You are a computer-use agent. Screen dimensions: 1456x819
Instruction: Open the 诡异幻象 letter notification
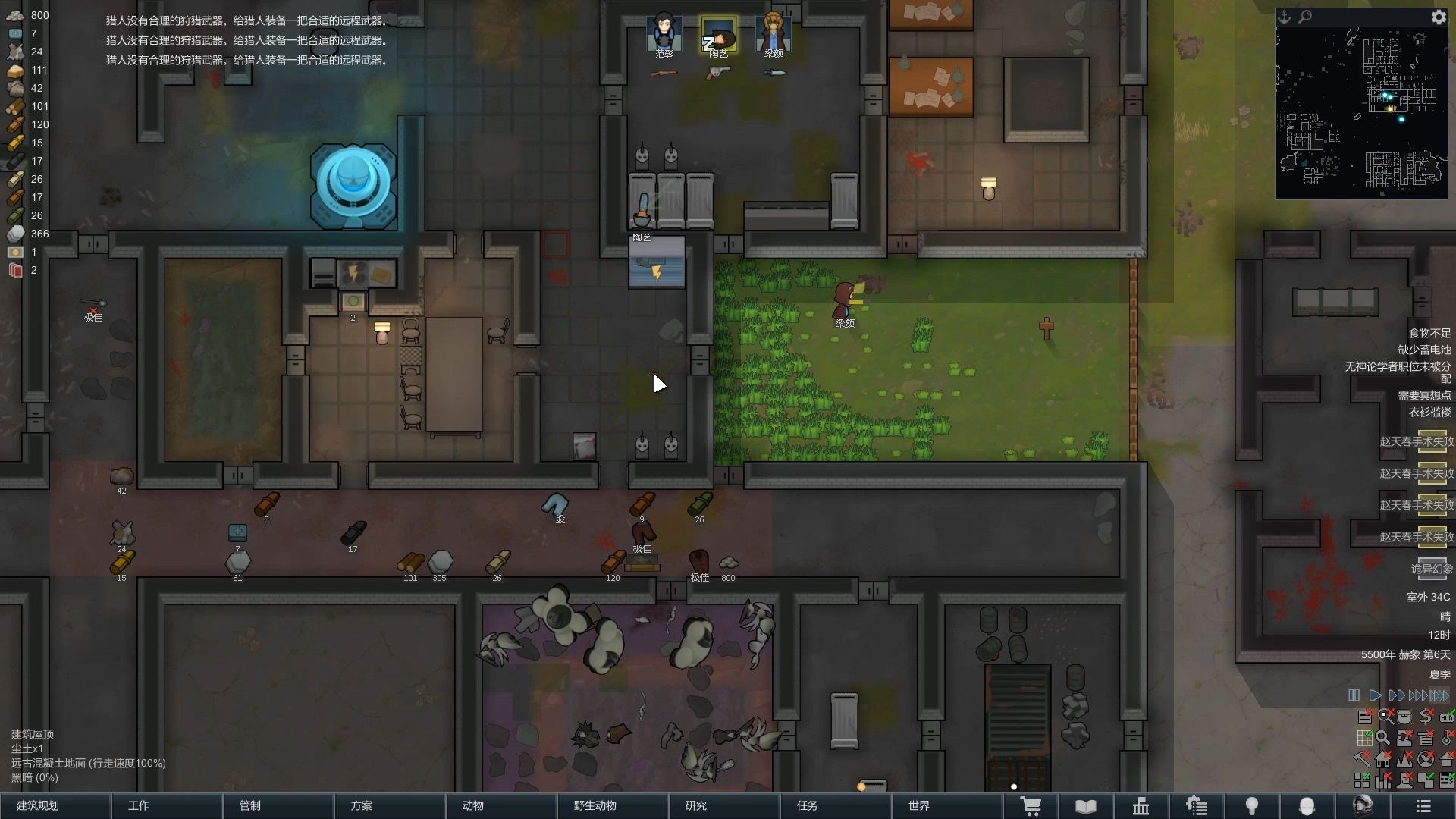click(1432, 569)
